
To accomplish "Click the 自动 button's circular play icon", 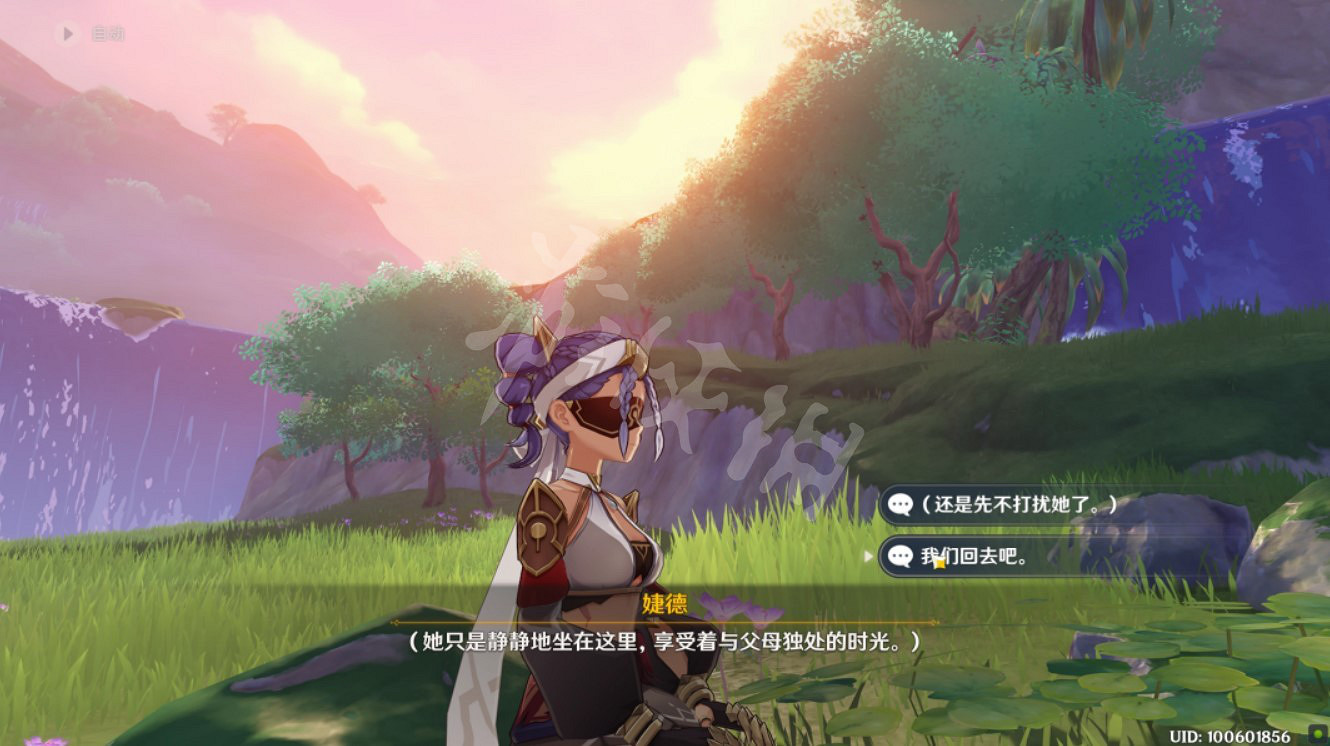I will (x=67, y=31).
